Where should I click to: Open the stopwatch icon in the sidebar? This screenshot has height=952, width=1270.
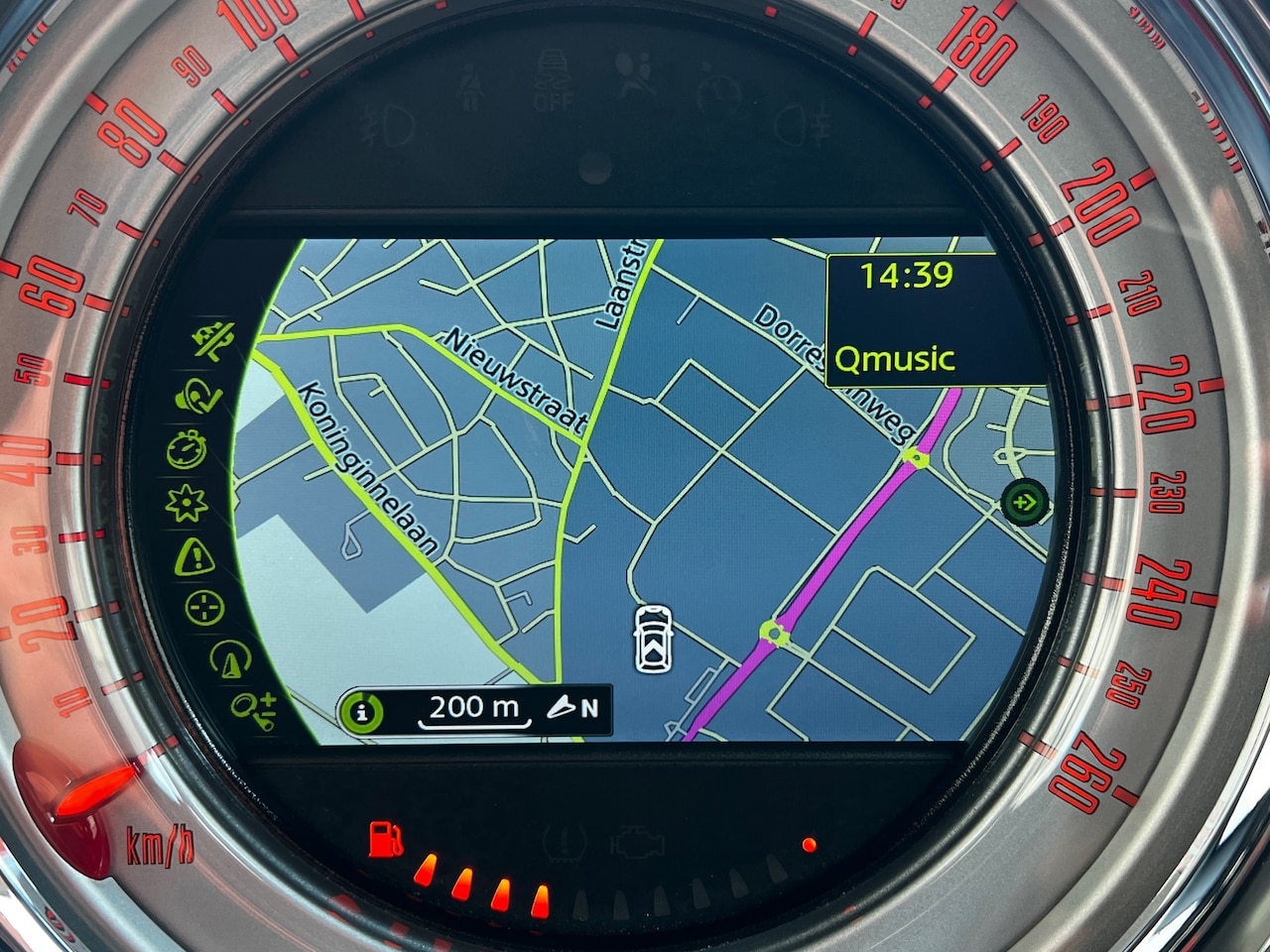pos(188,451)
